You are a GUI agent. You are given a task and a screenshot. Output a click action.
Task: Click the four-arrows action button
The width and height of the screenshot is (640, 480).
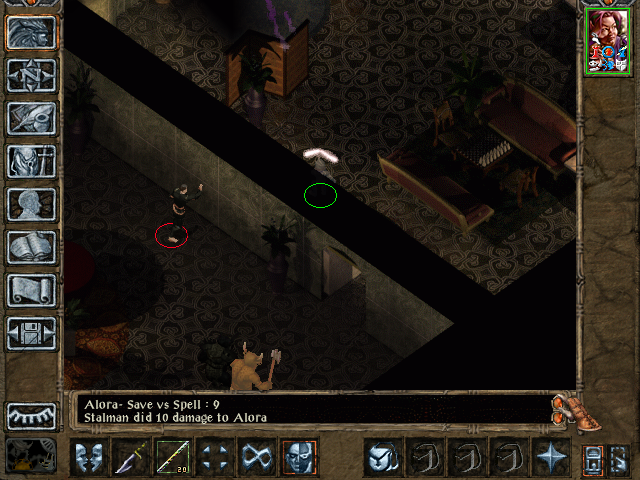214,456
